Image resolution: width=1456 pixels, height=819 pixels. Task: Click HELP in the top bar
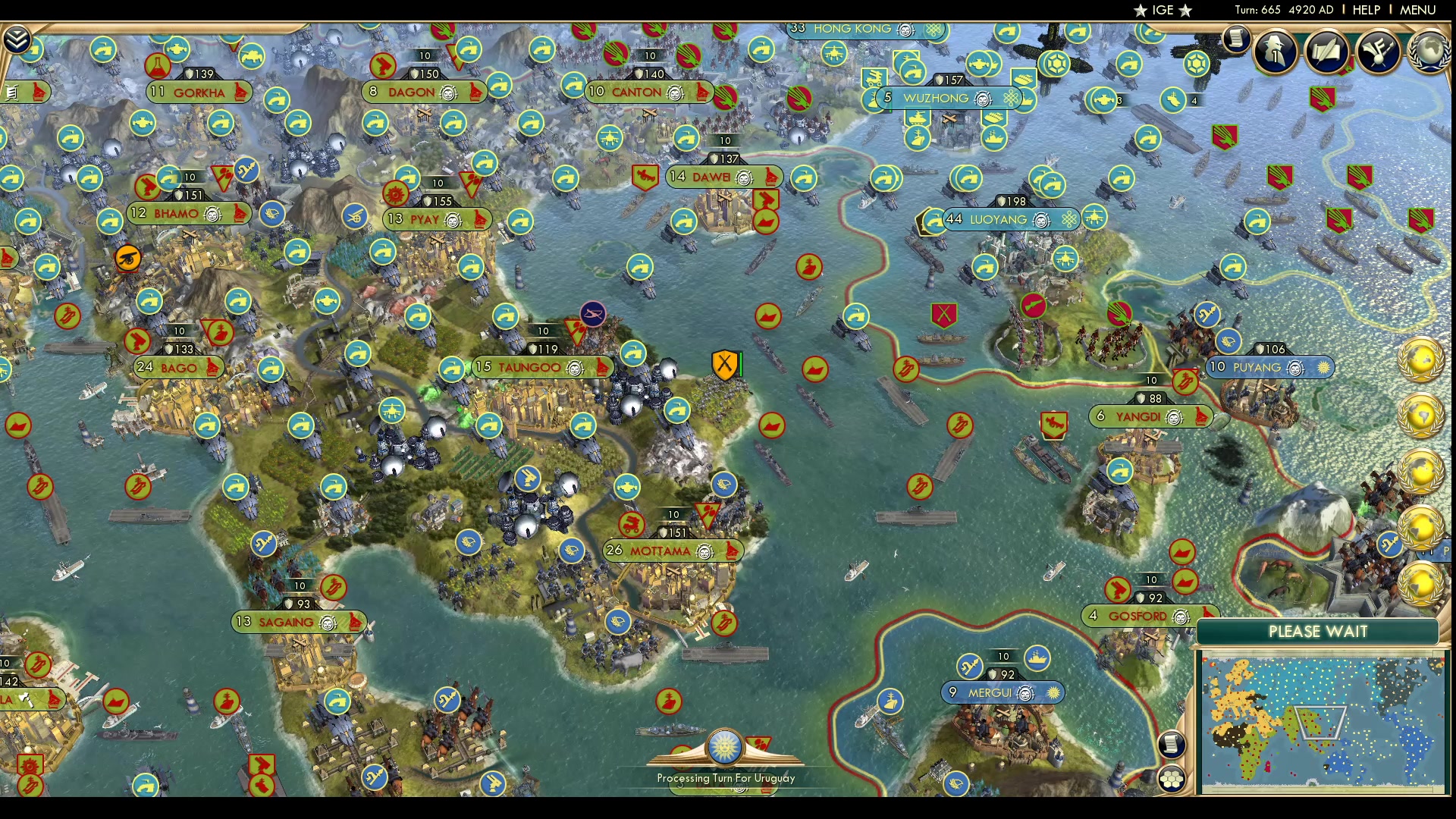coord(1366,10)
